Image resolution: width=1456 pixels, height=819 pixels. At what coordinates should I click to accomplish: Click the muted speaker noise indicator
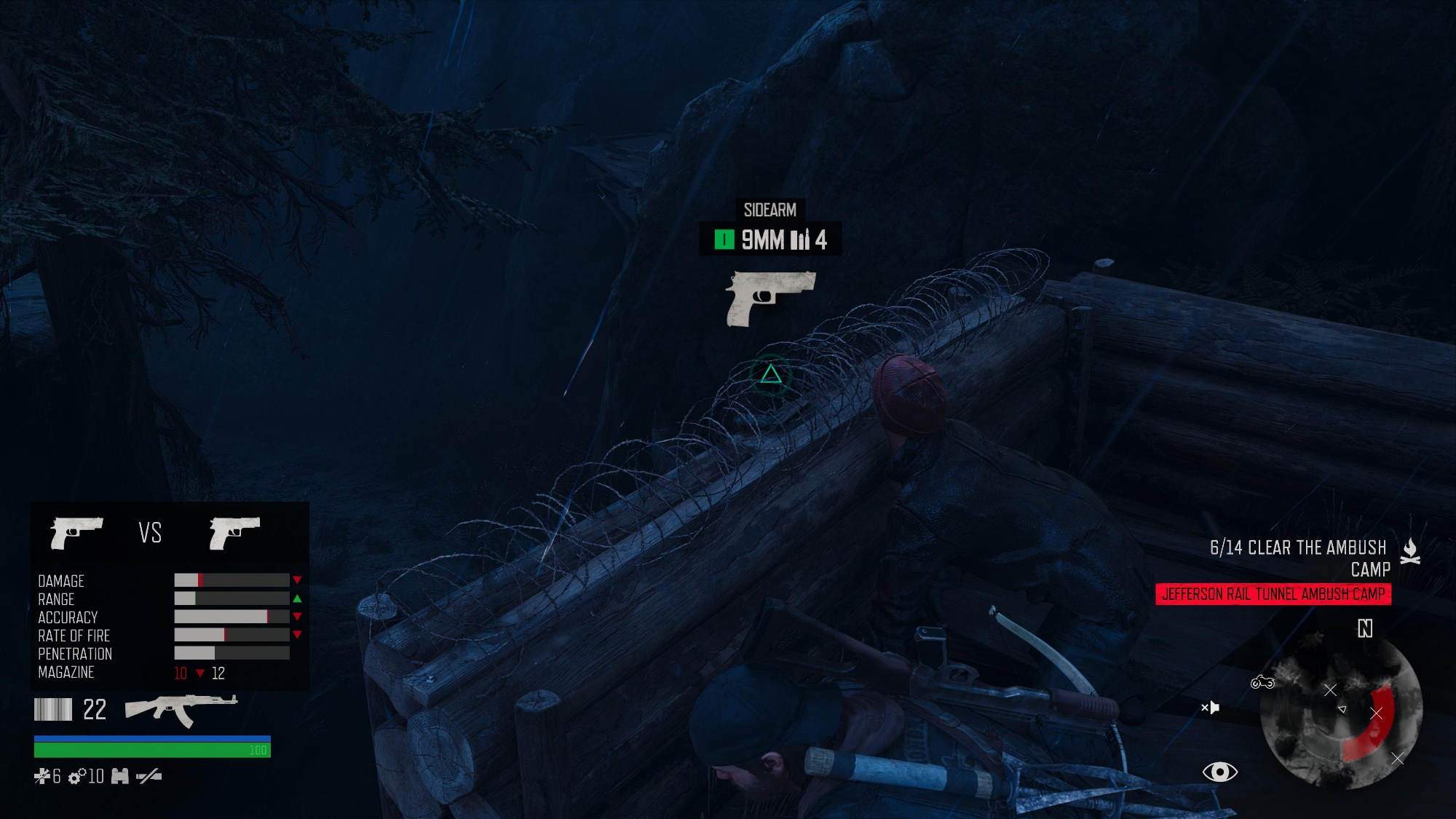point(1210,707)
